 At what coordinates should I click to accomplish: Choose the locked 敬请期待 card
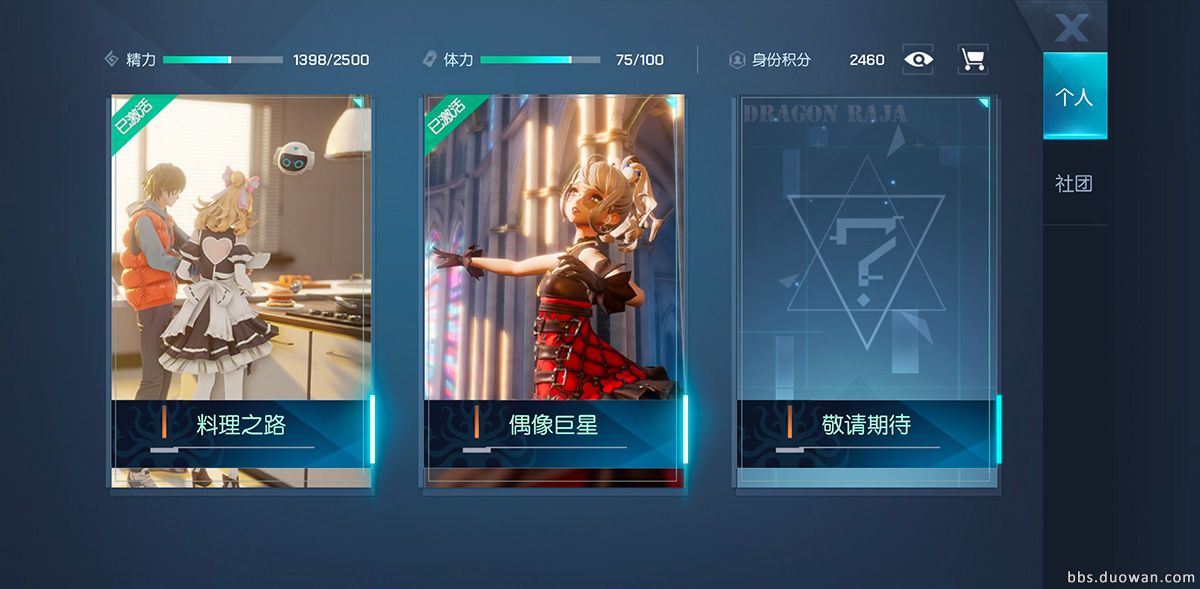[866, 290]
